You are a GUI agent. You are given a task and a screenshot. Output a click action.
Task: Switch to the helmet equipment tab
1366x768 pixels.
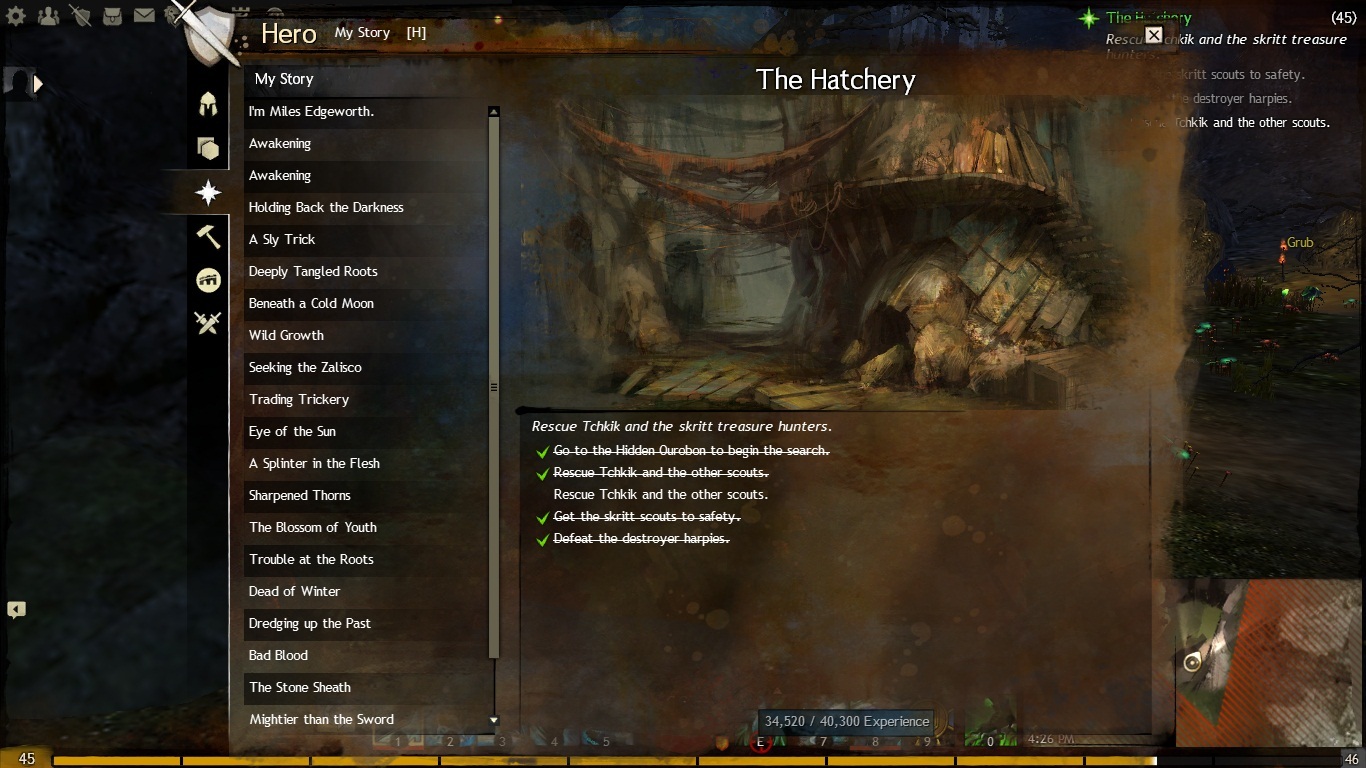click(x=208, y=103)
